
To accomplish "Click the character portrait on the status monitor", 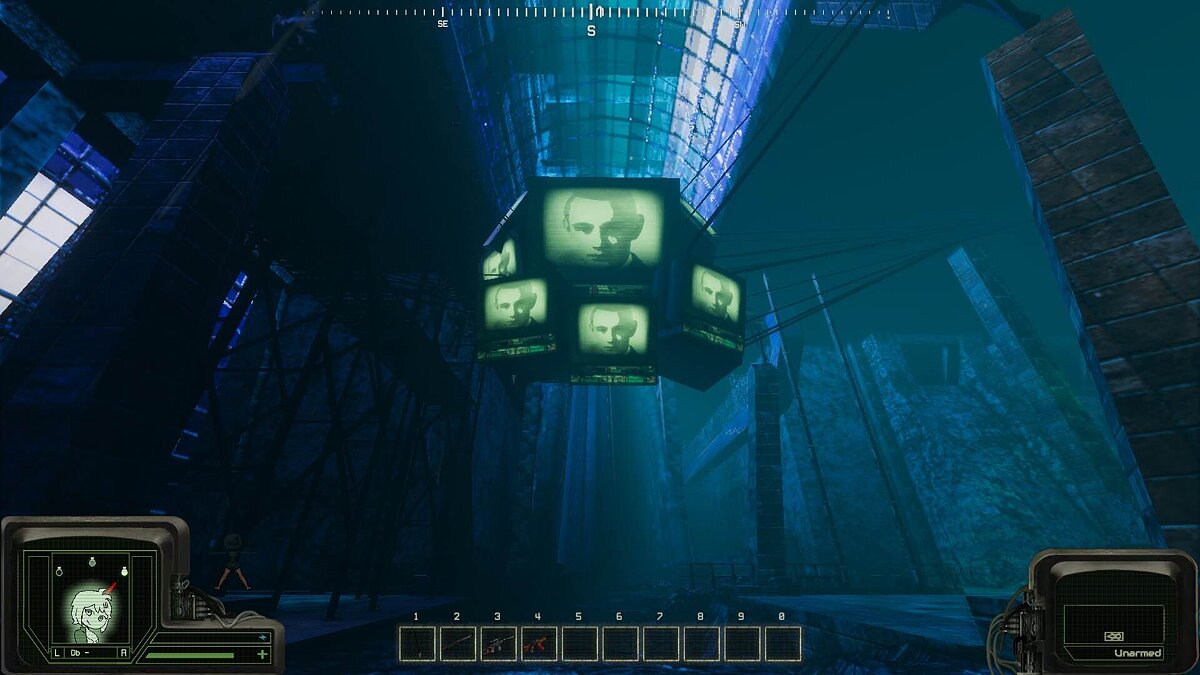I will tap(89, 611).
